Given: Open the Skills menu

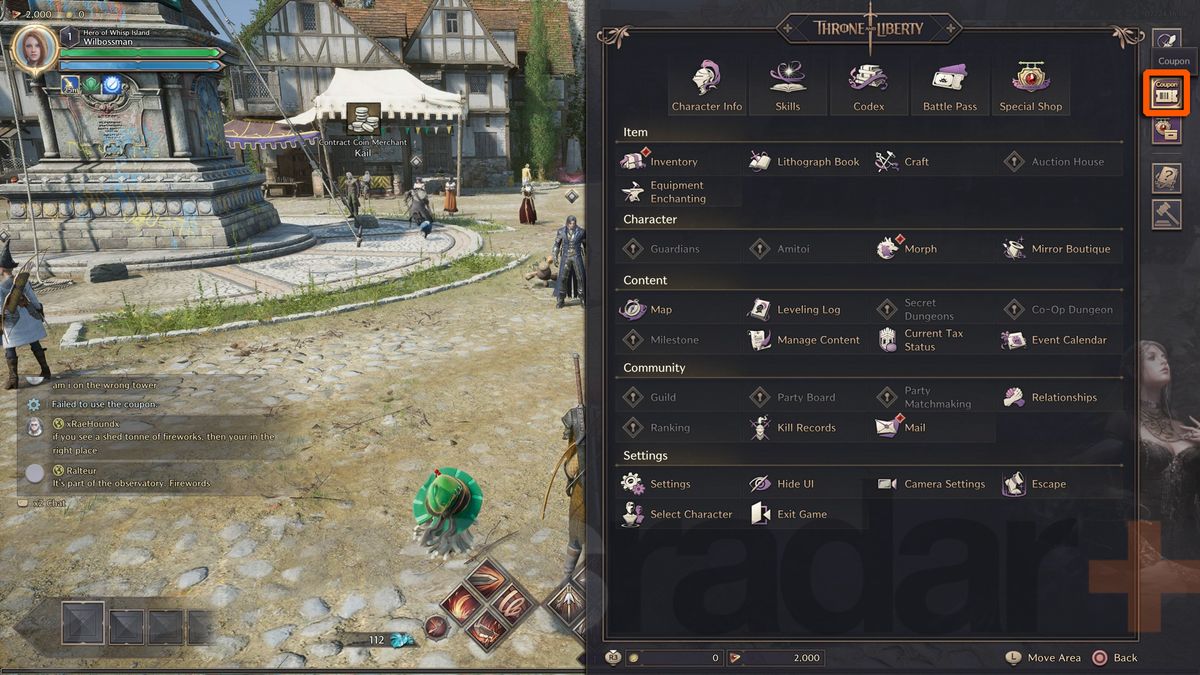Looking at the screenshot, I should pyautogui.click(x=788, y=86).
